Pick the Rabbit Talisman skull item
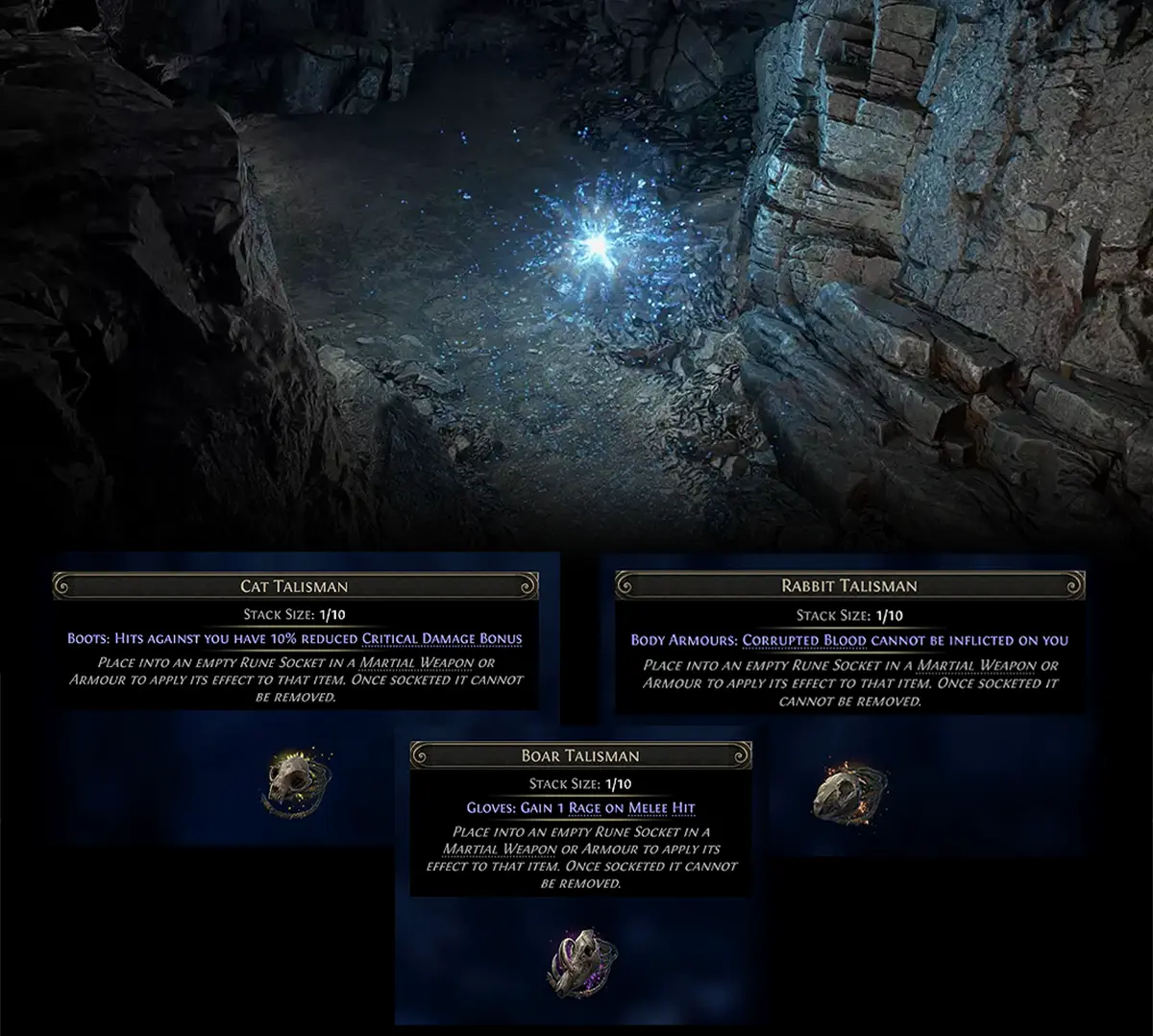The width and height of the screenshot is (1153, 1036). click(838, 791)
